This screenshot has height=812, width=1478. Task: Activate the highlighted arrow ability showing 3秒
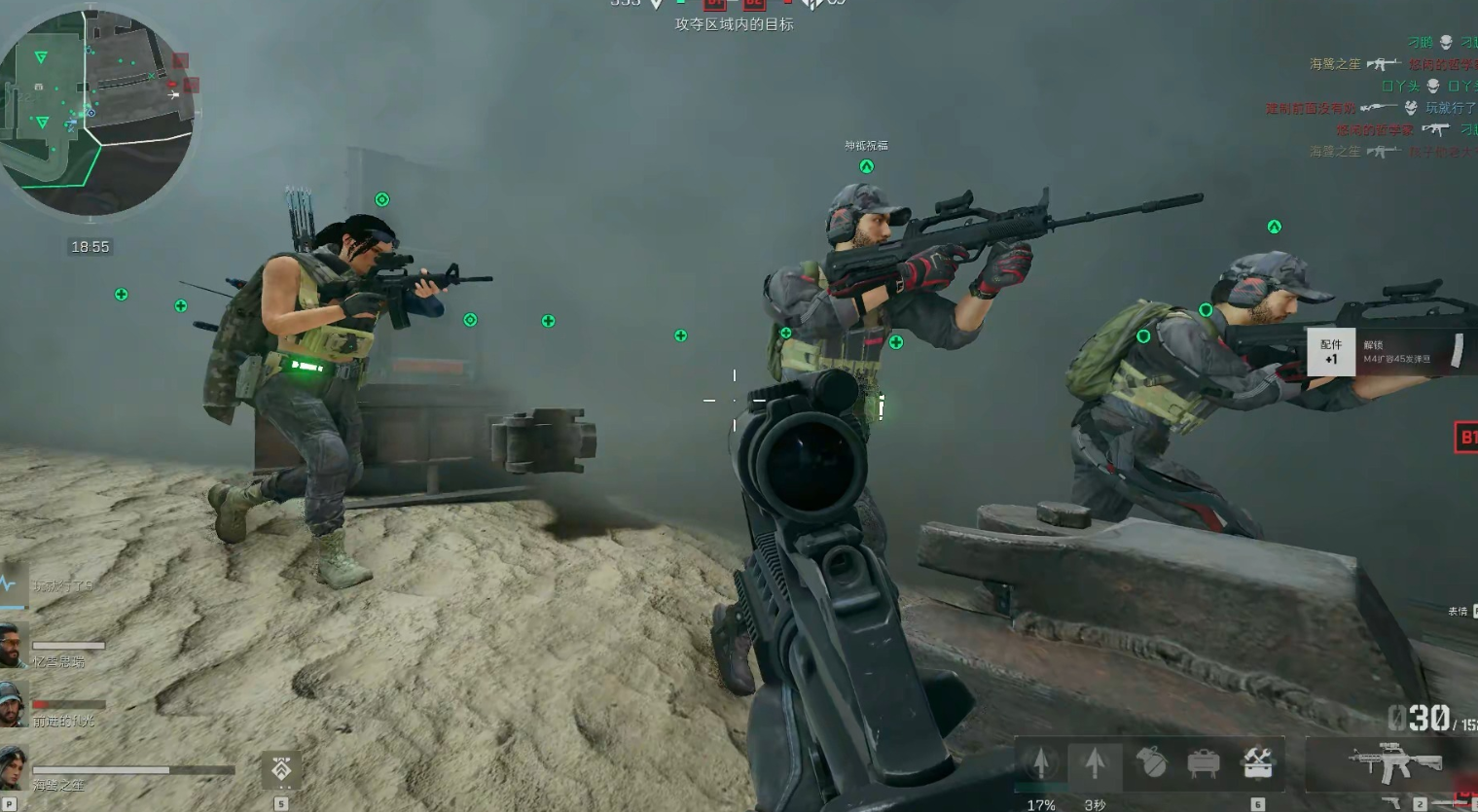point(1095,762)
